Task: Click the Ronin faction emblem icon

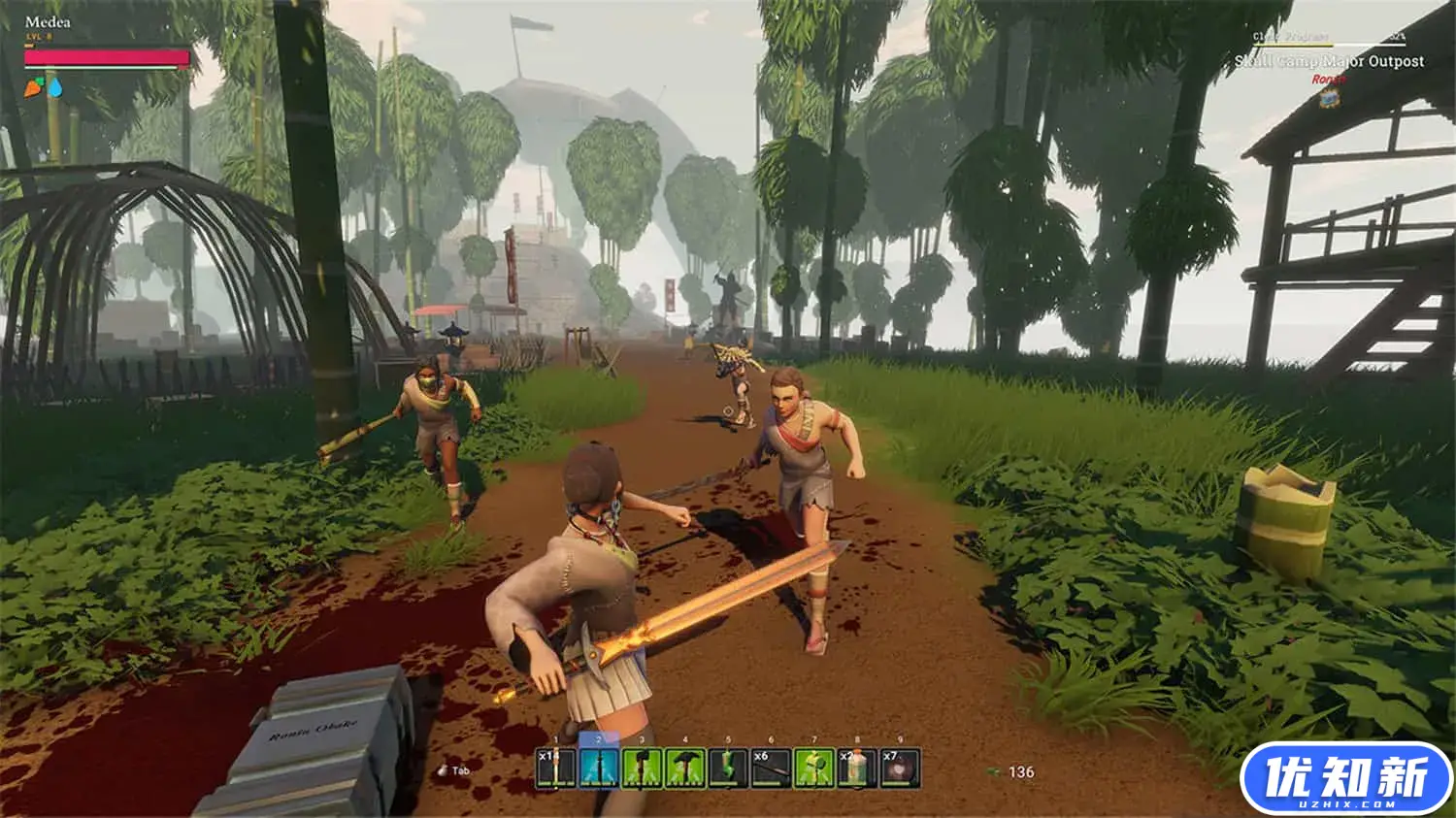Action: tap(1329, 95)
